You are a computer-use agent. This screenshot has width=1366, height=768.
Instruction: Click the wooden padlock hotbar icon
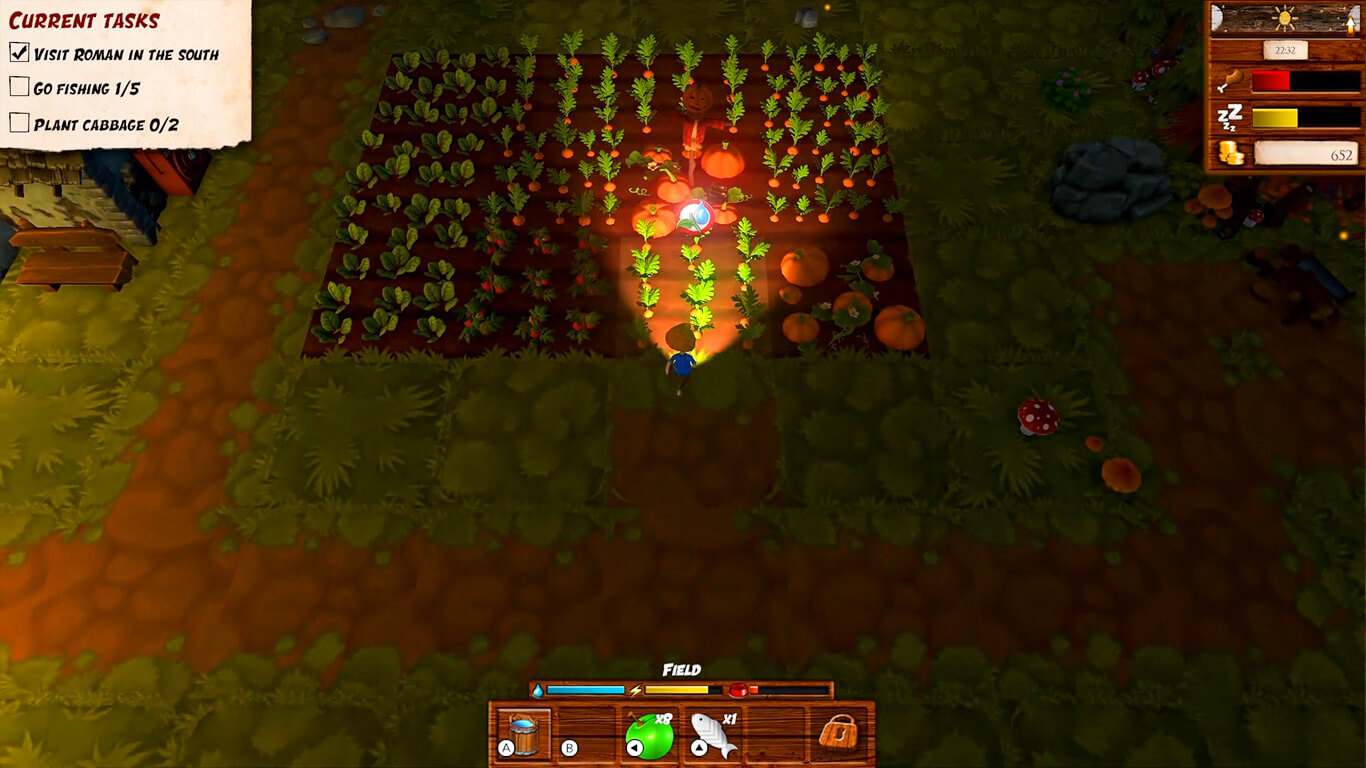click(838, 733)
